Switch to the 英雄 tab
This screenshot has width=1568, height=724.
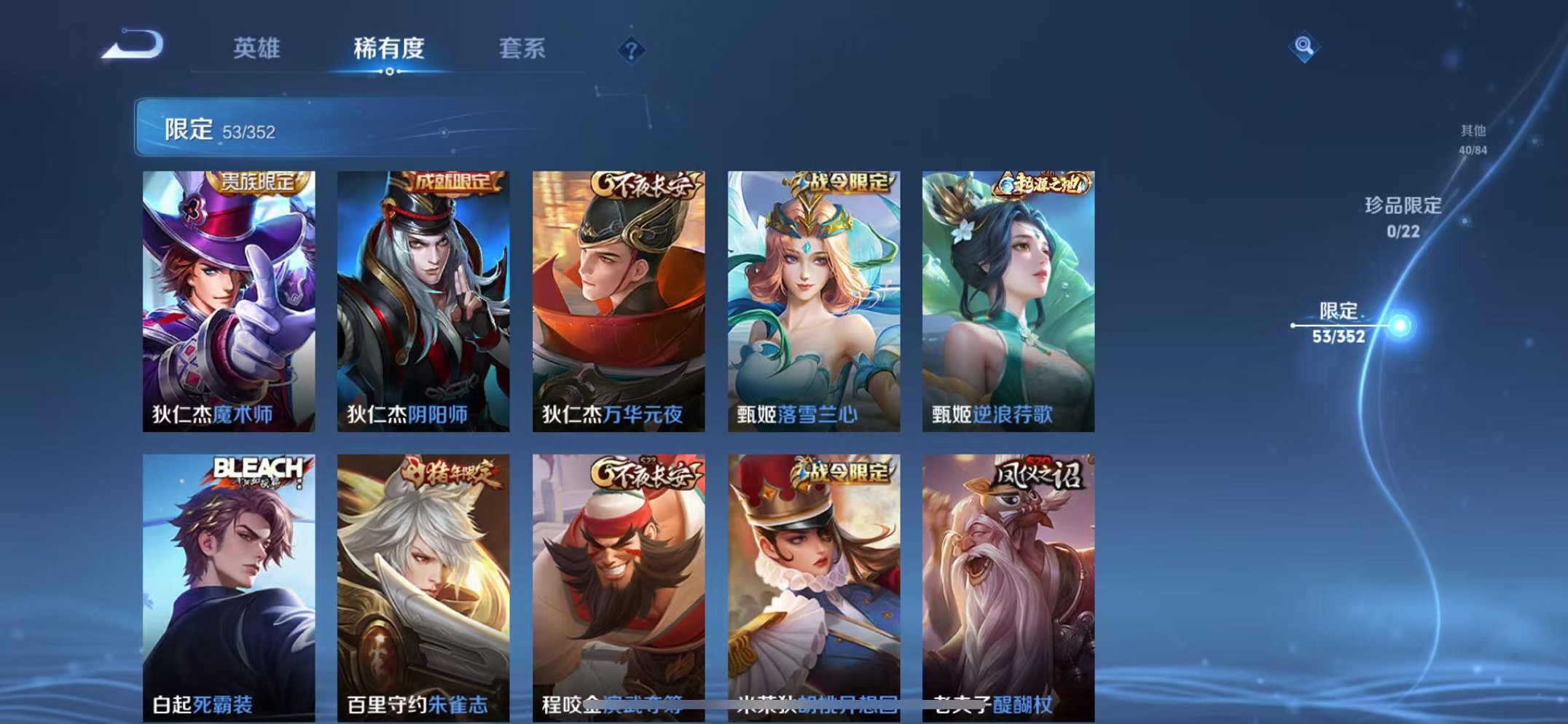click(x=256, y=48)
